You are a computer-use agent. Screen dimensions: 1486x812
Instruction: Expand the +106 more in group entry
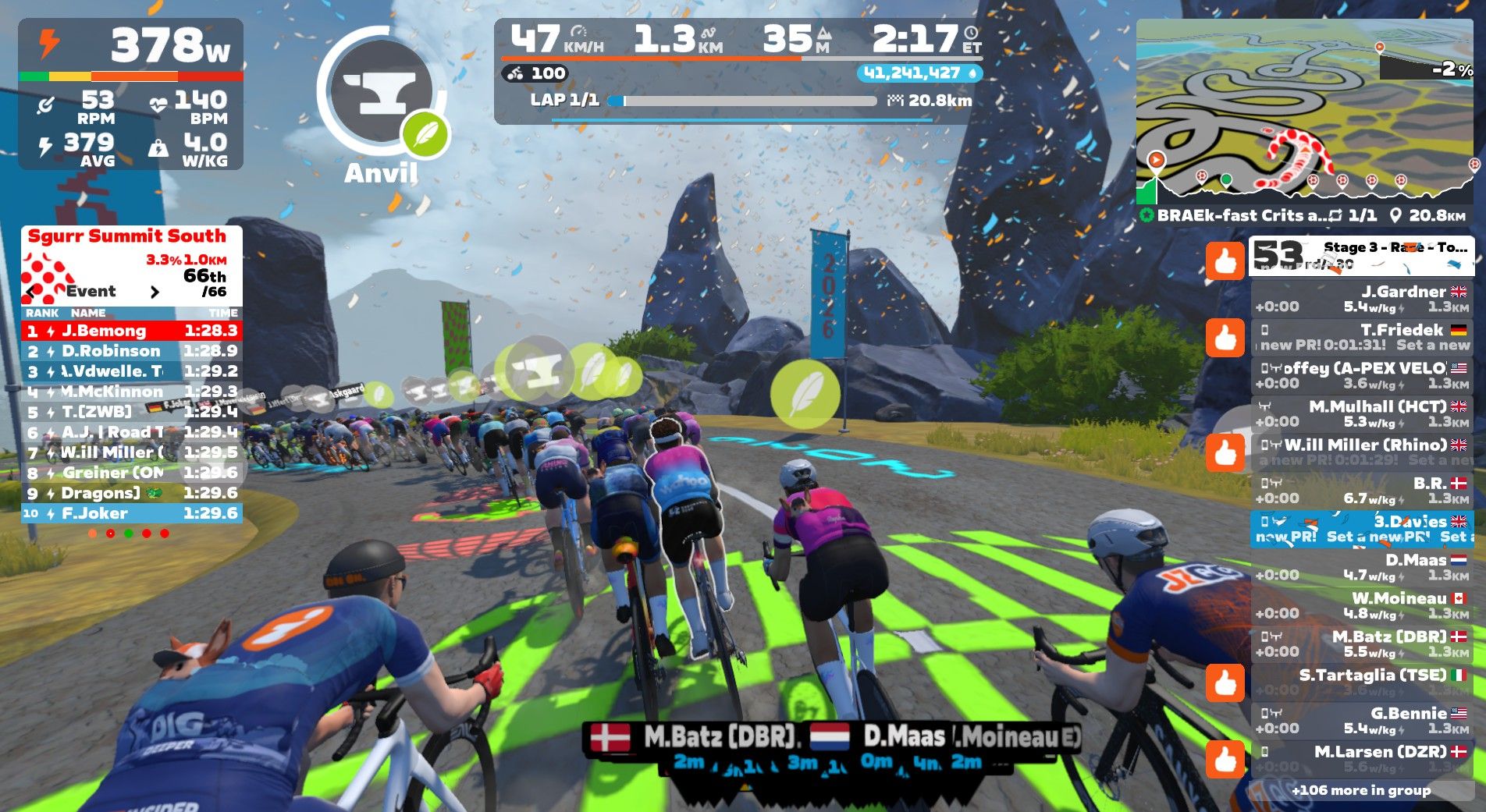pos(1361,790)
